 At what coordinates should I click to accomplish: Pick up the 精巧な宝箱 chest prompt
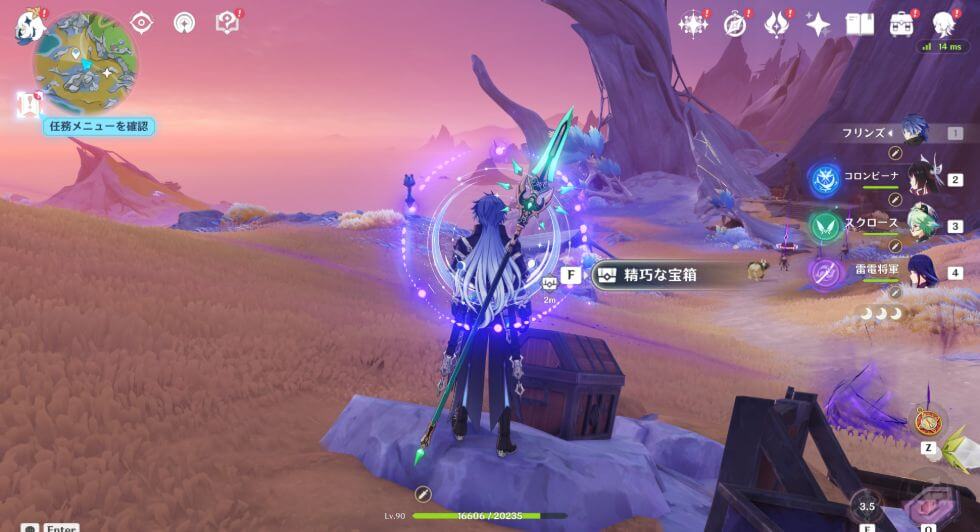click(660, 275)
